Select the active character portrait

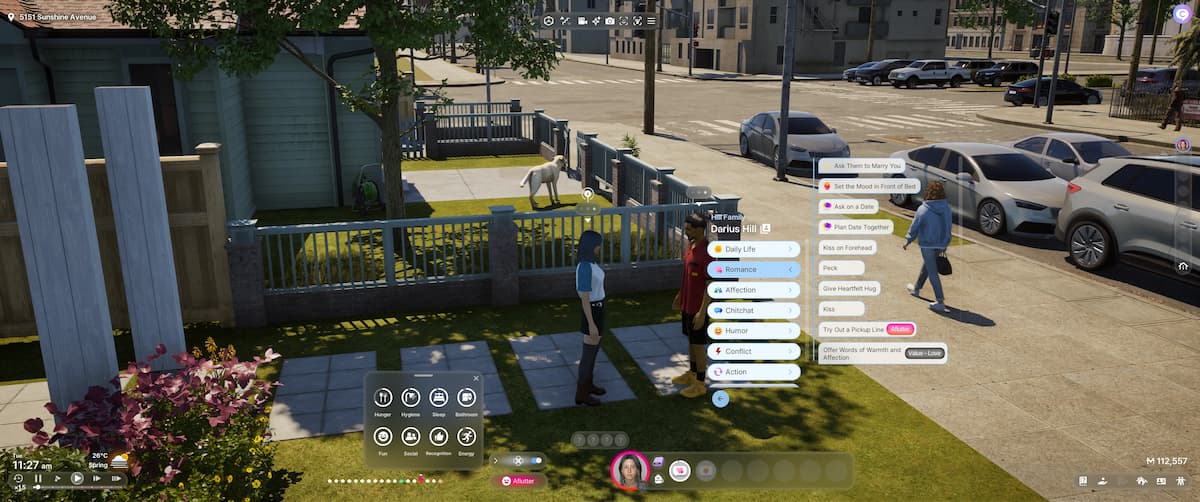[629, 470]
